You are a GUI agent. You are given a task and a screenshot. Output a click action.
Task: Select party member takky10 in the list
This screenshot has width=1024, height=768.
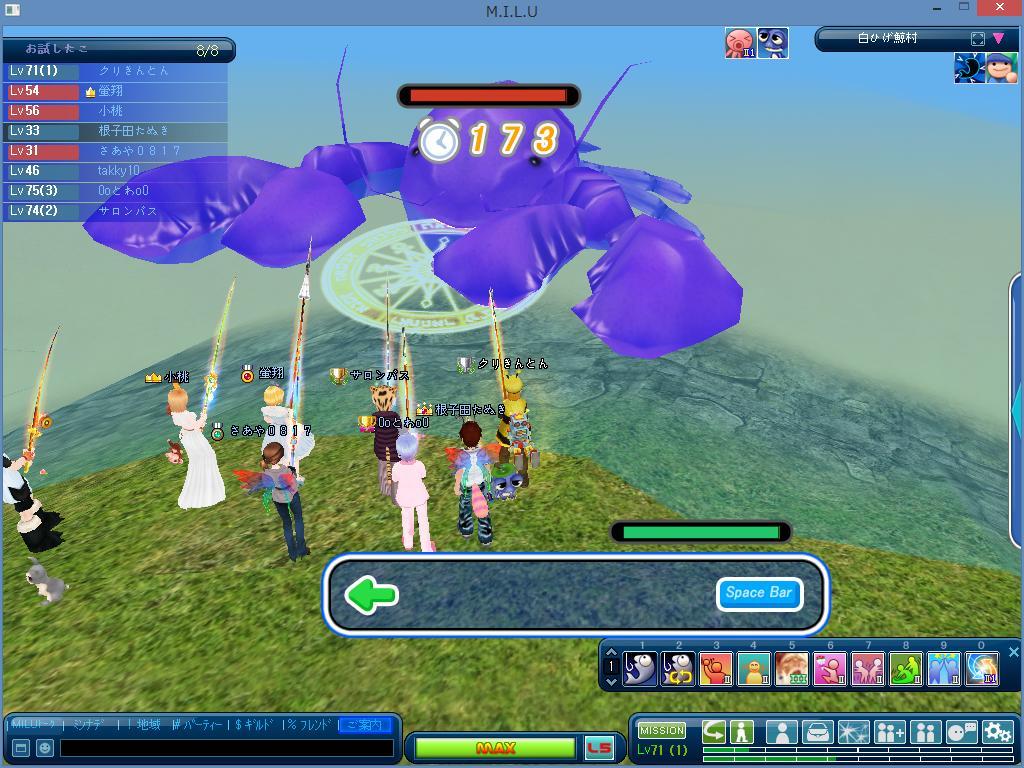(119, 171)
